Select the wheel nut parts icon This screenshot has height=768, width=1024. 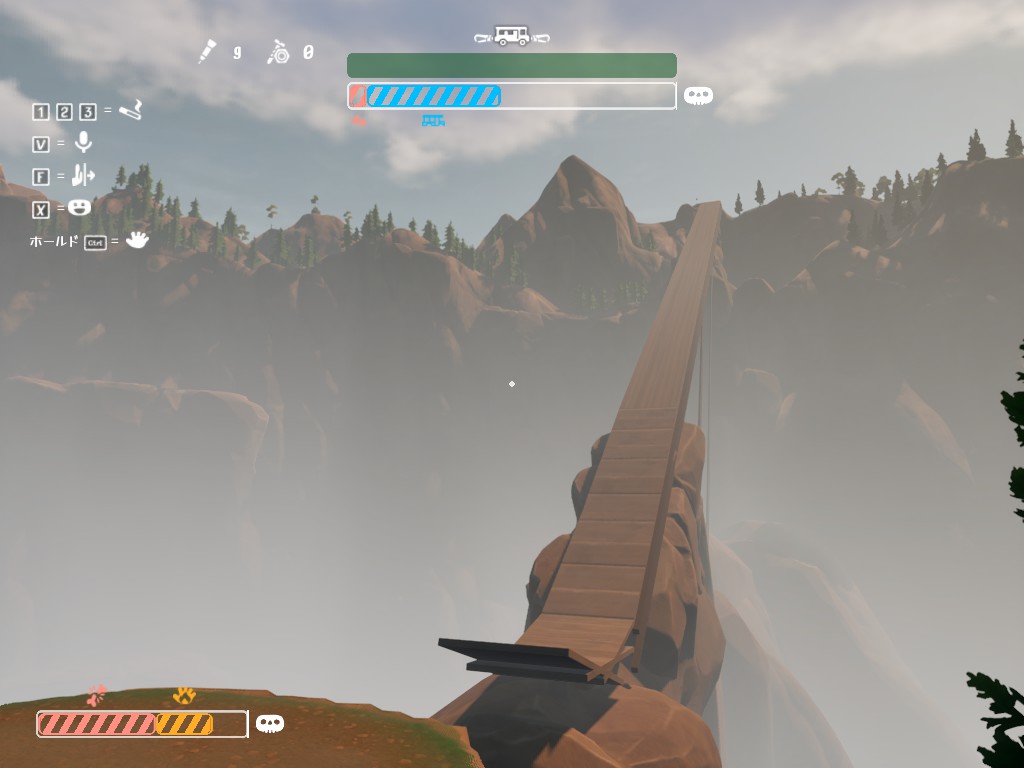coord(278,52)
